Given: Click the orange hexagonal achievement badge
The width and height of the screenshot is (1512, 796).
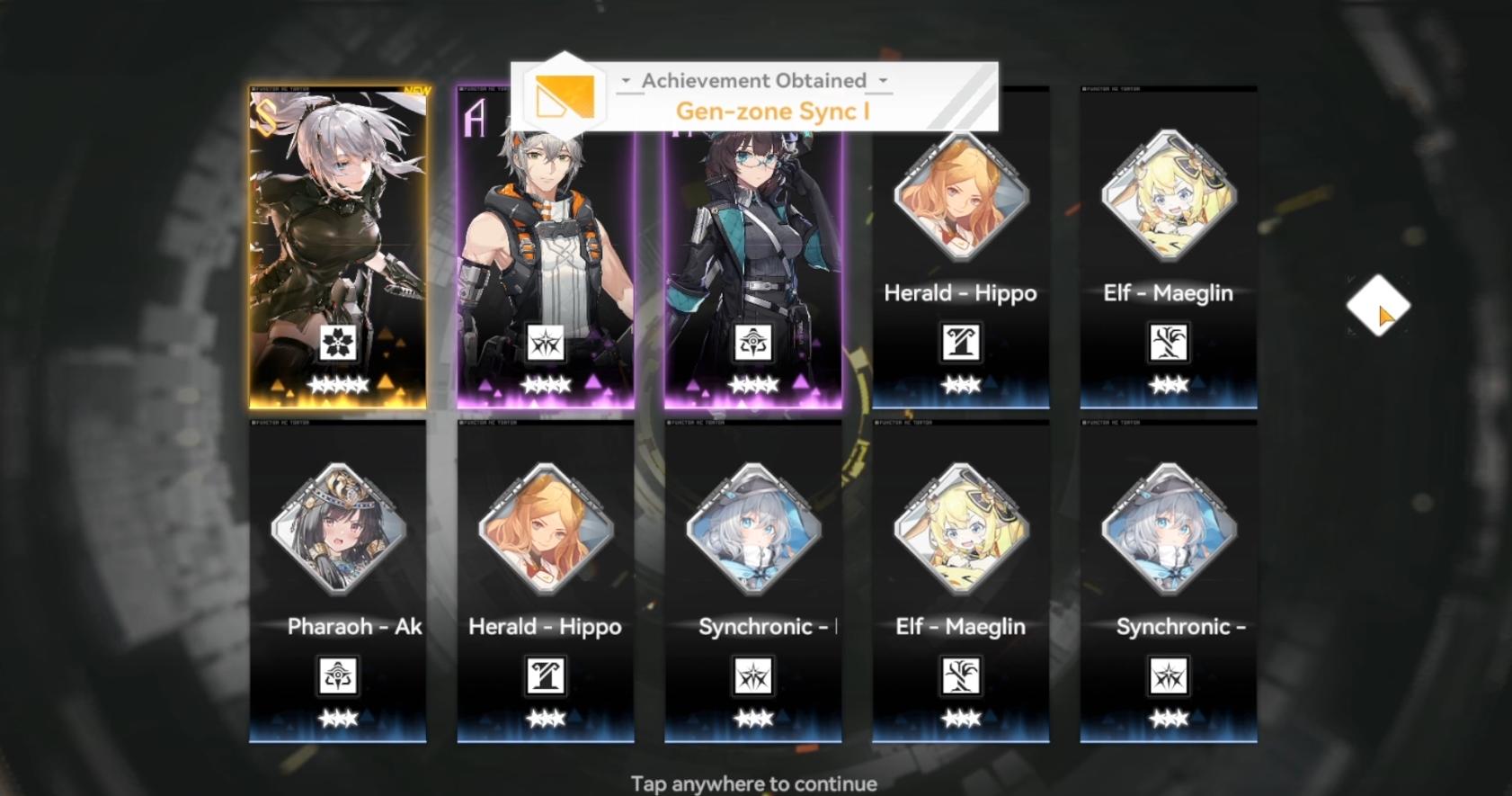Looking at the screenshot, I should (565, 93).
